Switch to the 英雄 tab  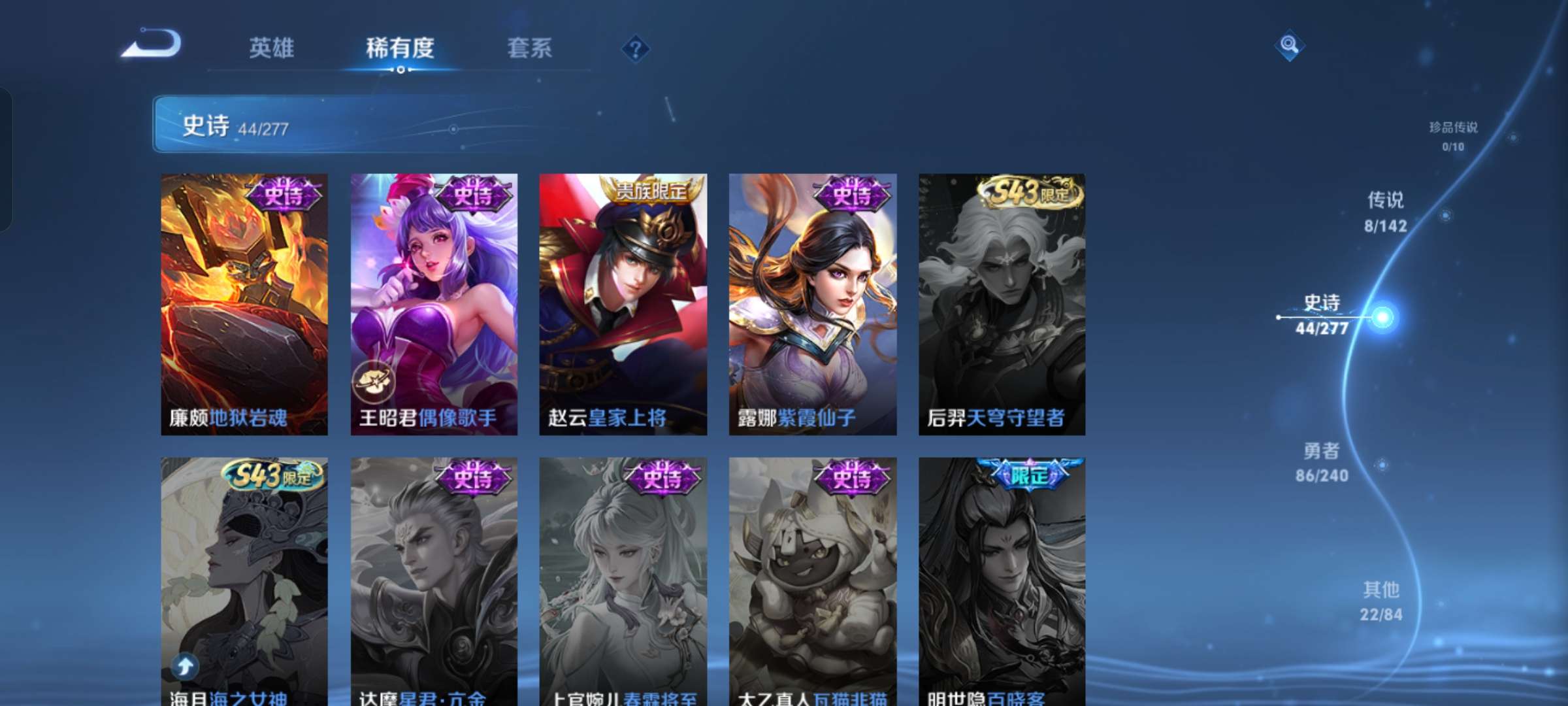tap(272, 47)
